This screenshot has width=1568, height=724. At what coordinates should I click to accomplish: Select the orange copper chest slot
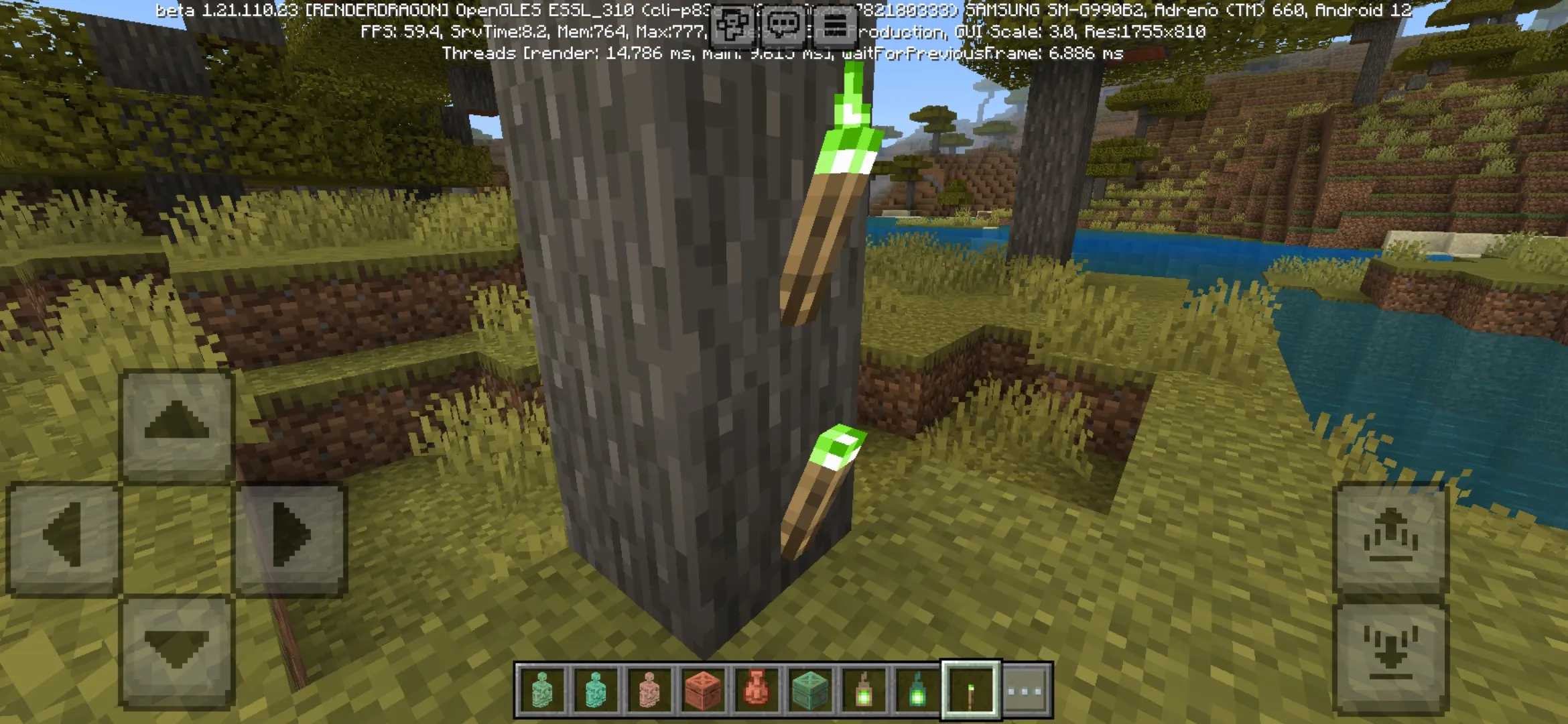[x=703, y=690]
